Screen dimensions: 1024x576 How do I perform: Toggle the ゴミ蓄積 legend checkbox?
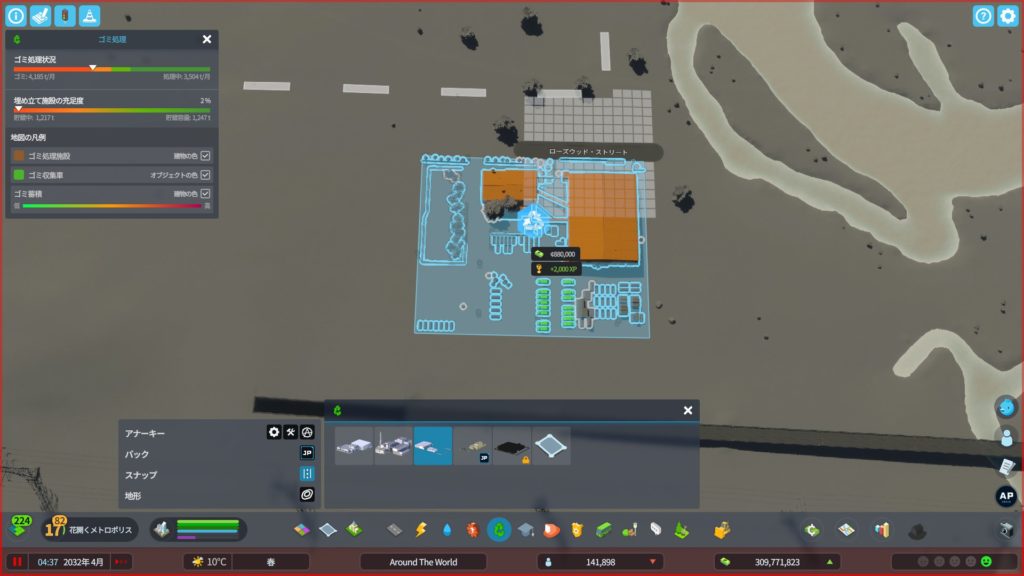tap(205, 193)
